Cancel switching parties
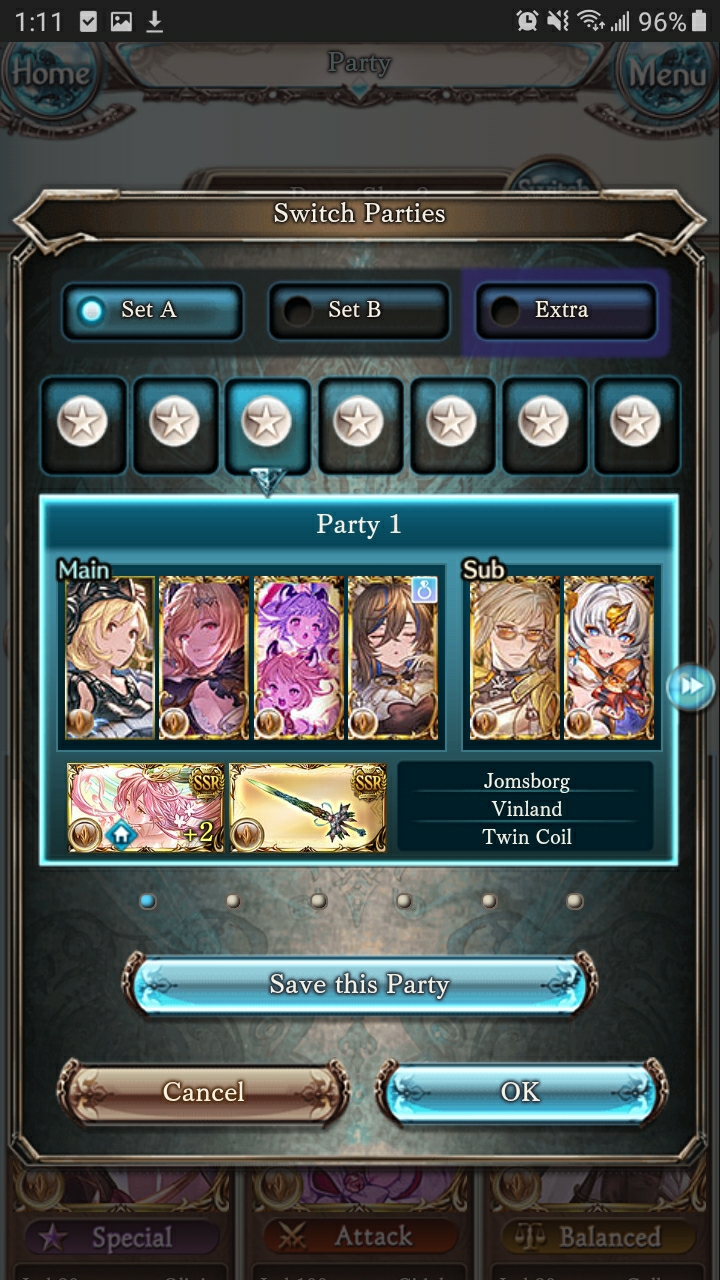Image resolution: width=720 pixels, height=1280 pixels. (x=203, y=1092)
